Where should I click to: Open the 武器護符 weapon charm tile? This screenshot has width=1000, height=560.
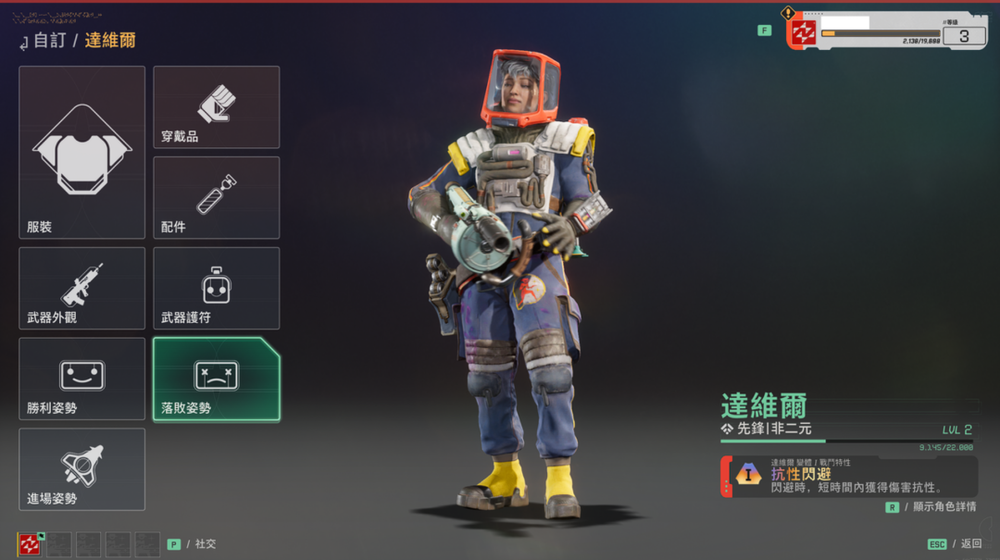(x=216, y=288)
